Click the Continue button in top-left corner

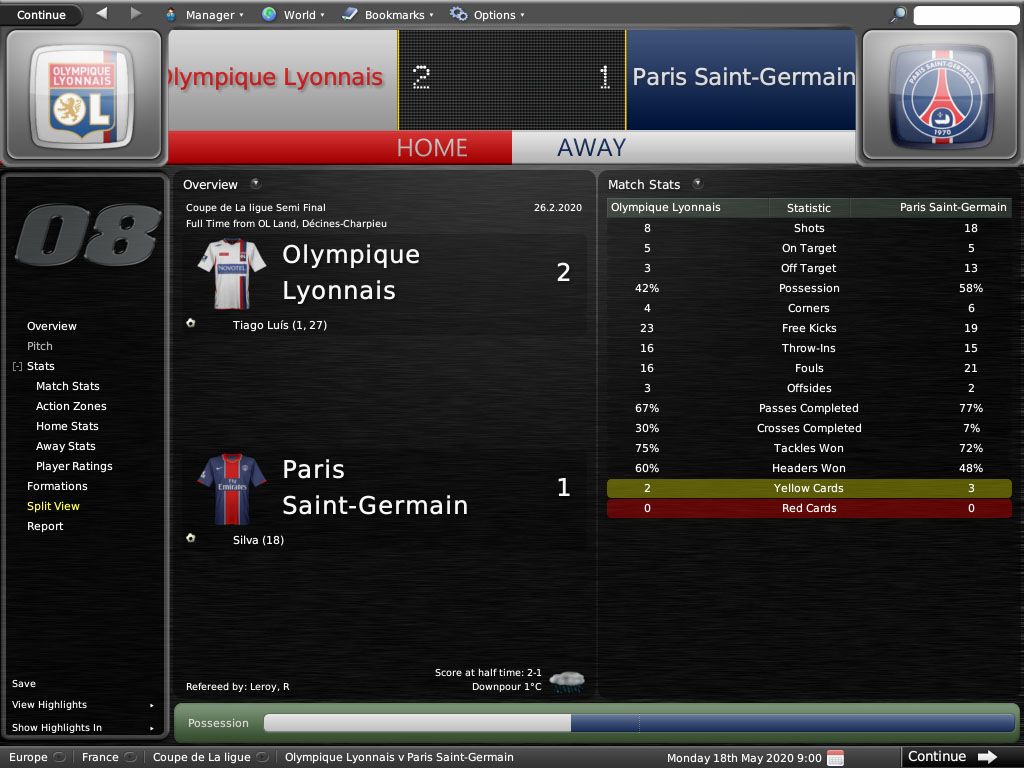[41, 14]
